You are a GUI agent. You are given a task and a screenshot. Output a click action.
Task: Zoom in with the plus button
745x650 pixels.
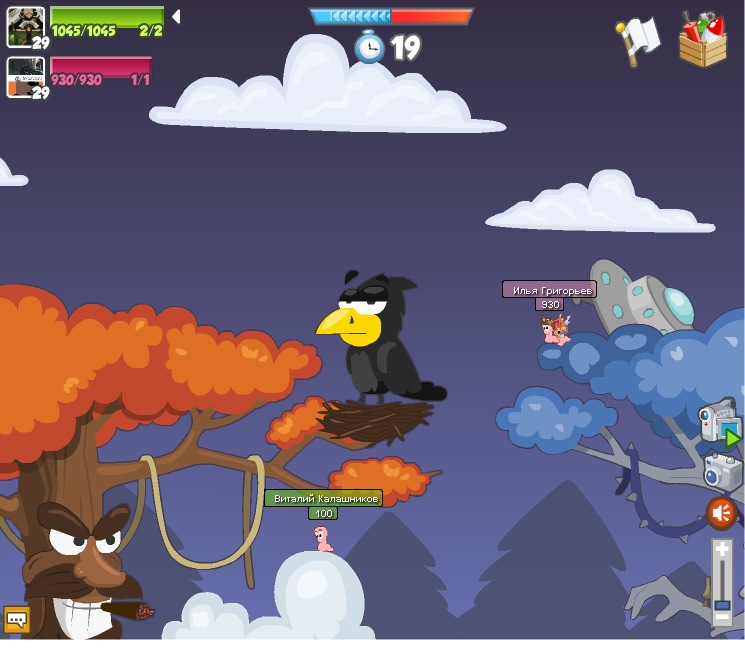pos(722,549)
